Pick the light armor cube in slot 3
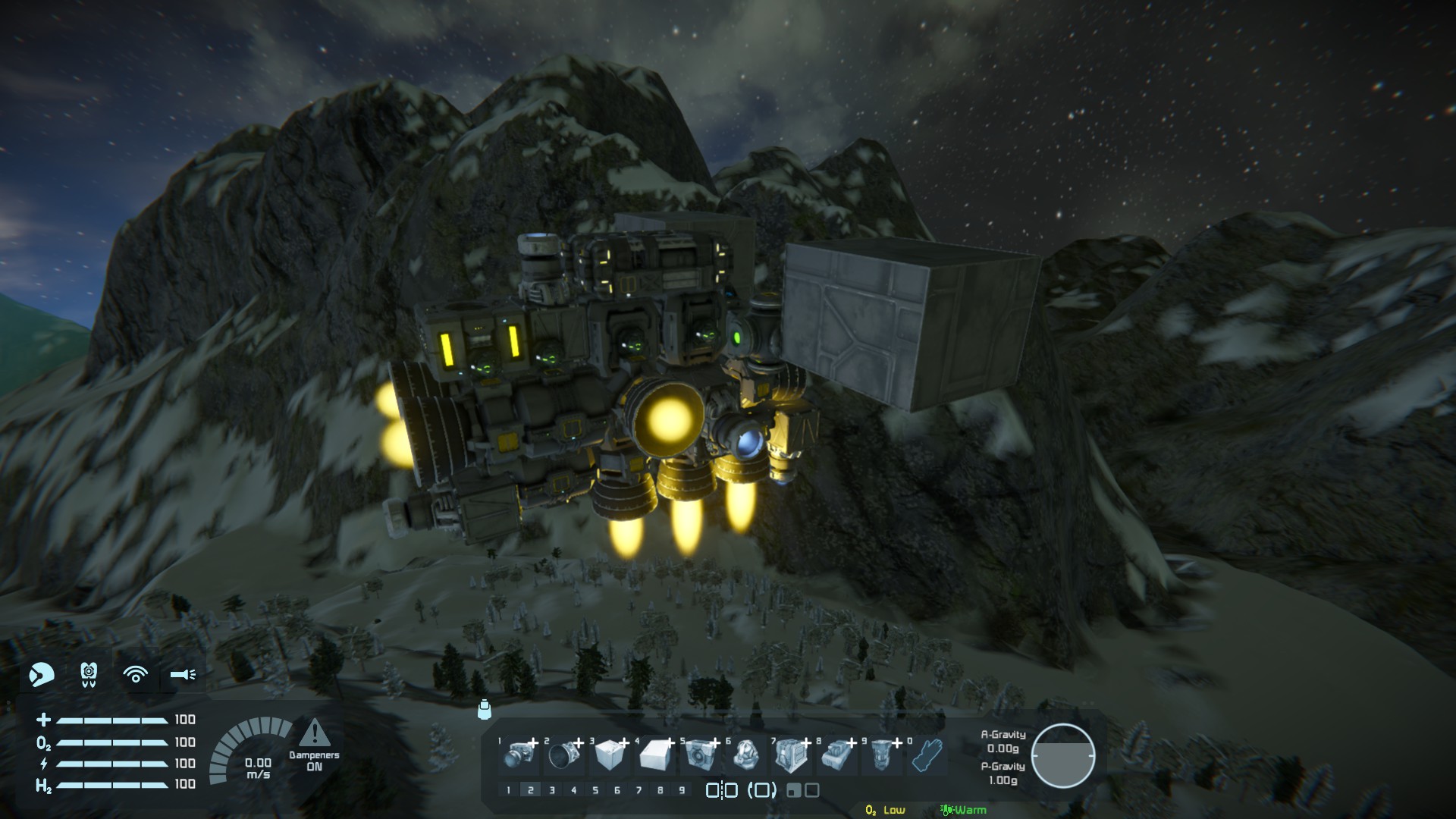Image resolution: width=1456 pixels, height=819 pixels. pos(610,755)
